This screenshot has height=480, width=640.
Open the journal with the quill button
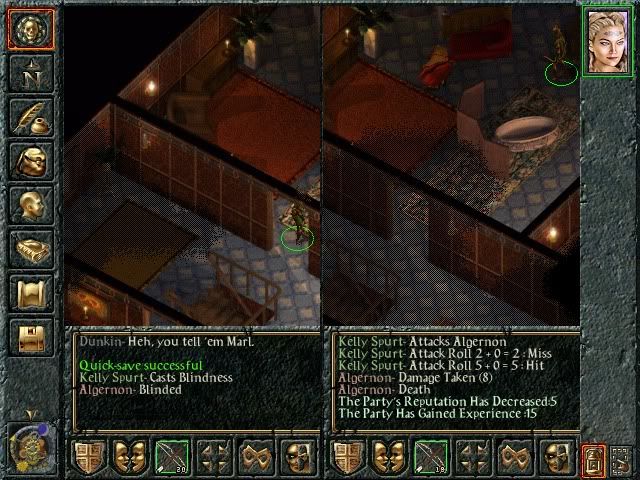30,117
